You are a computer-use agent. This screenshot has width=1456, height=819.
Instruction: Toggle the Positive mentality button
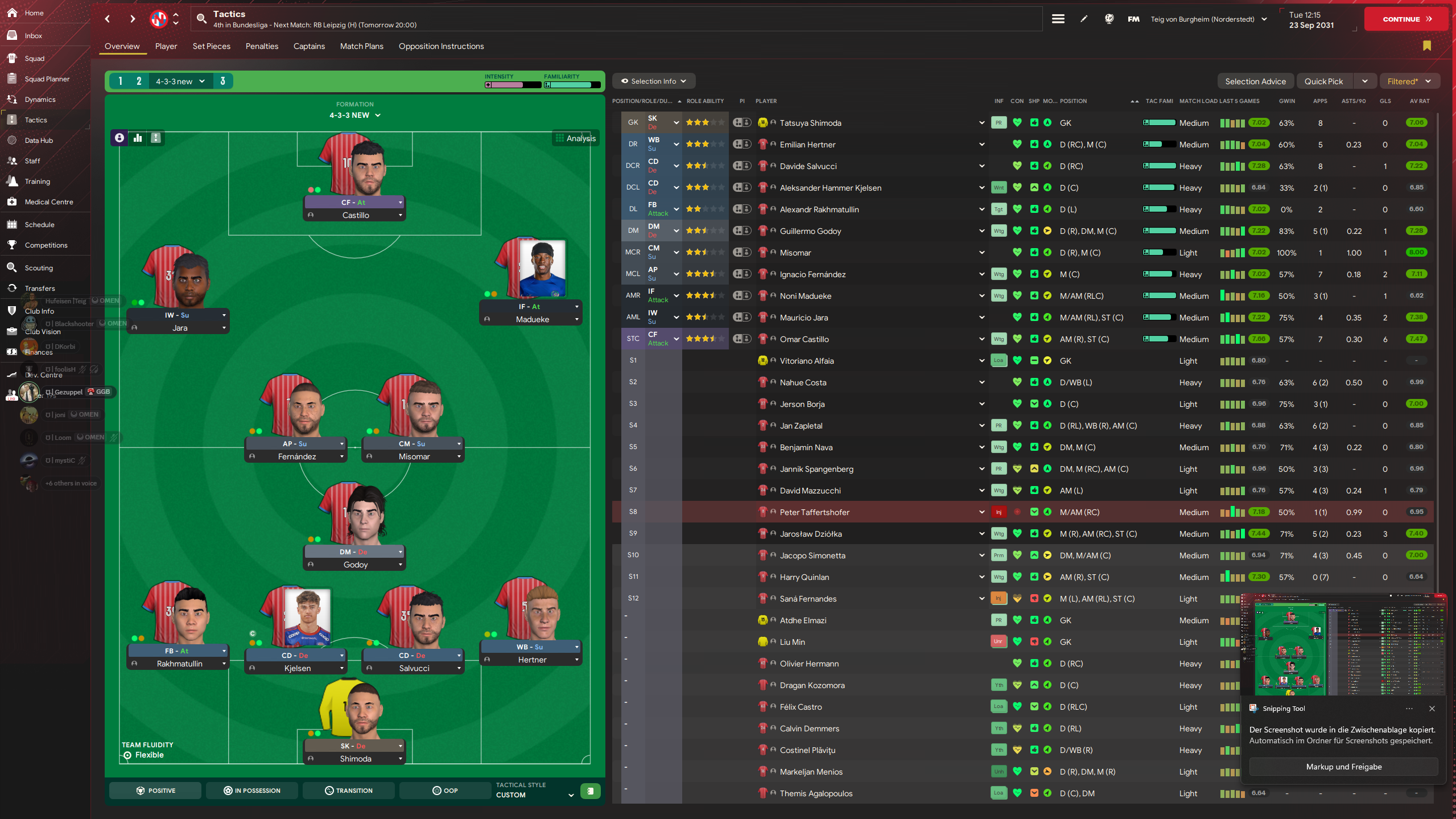(155, 790)
